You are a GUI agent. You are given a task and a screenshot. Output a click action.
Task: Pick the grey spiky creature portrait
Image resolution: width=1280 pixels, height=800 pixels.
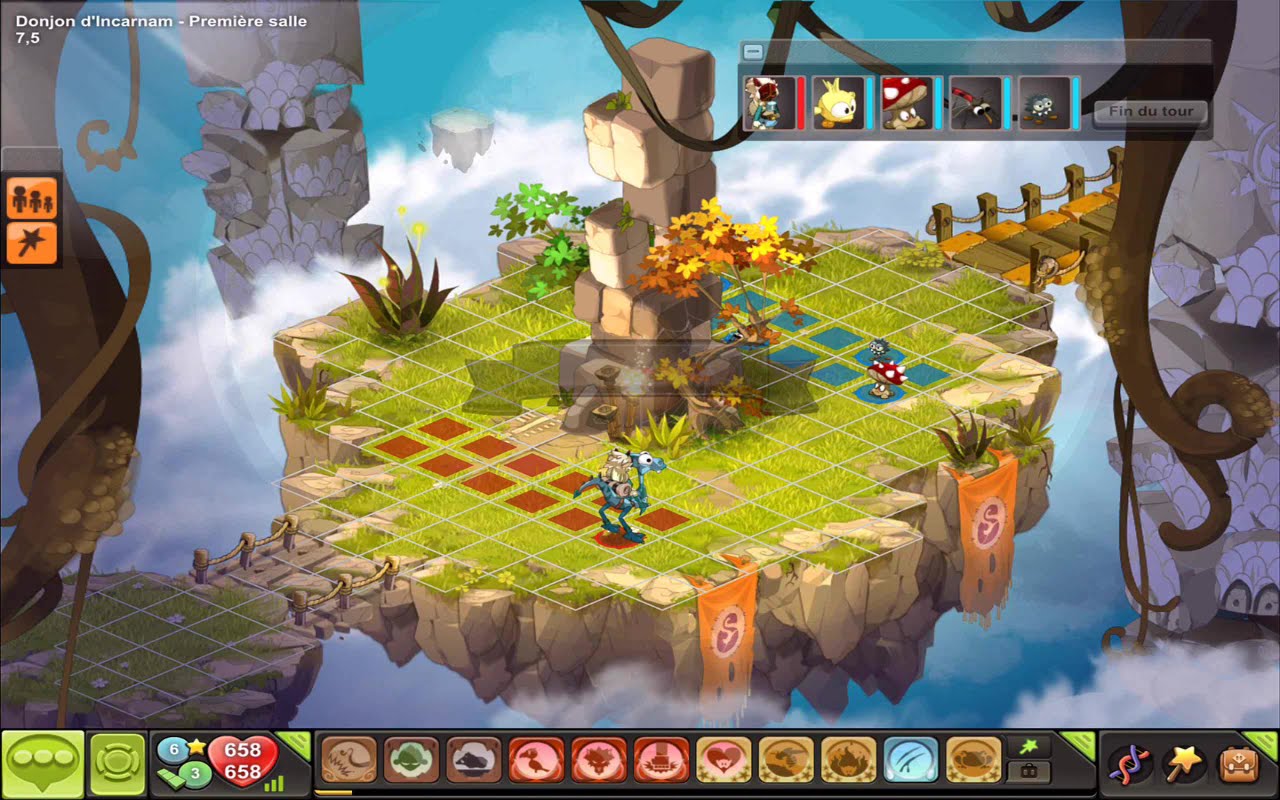(x=1045, y=104)
